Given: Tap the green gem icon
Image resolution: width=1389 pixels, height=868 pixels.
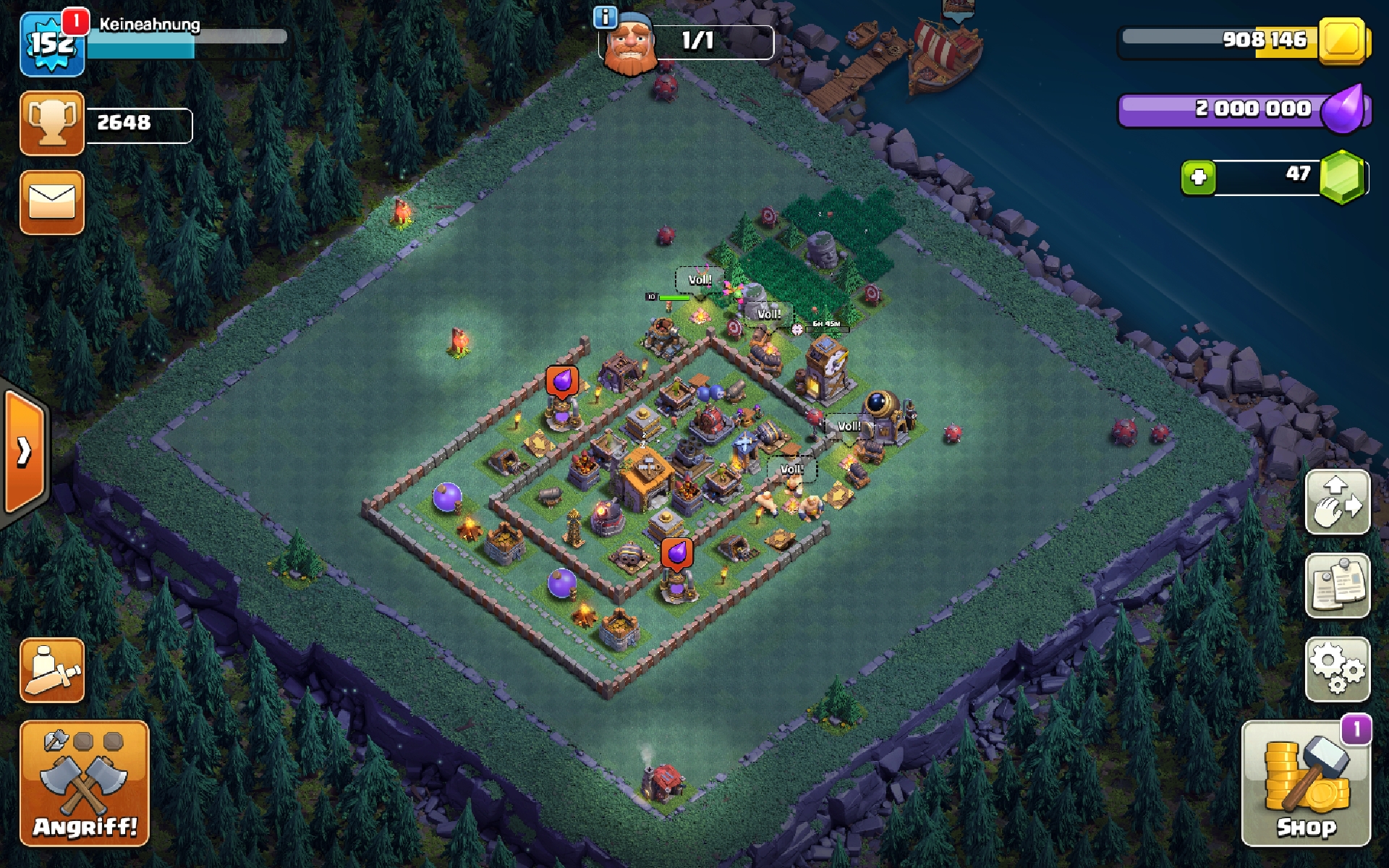Looking at the screenshot, I should pyautogui.click(x=1343, y=176).
